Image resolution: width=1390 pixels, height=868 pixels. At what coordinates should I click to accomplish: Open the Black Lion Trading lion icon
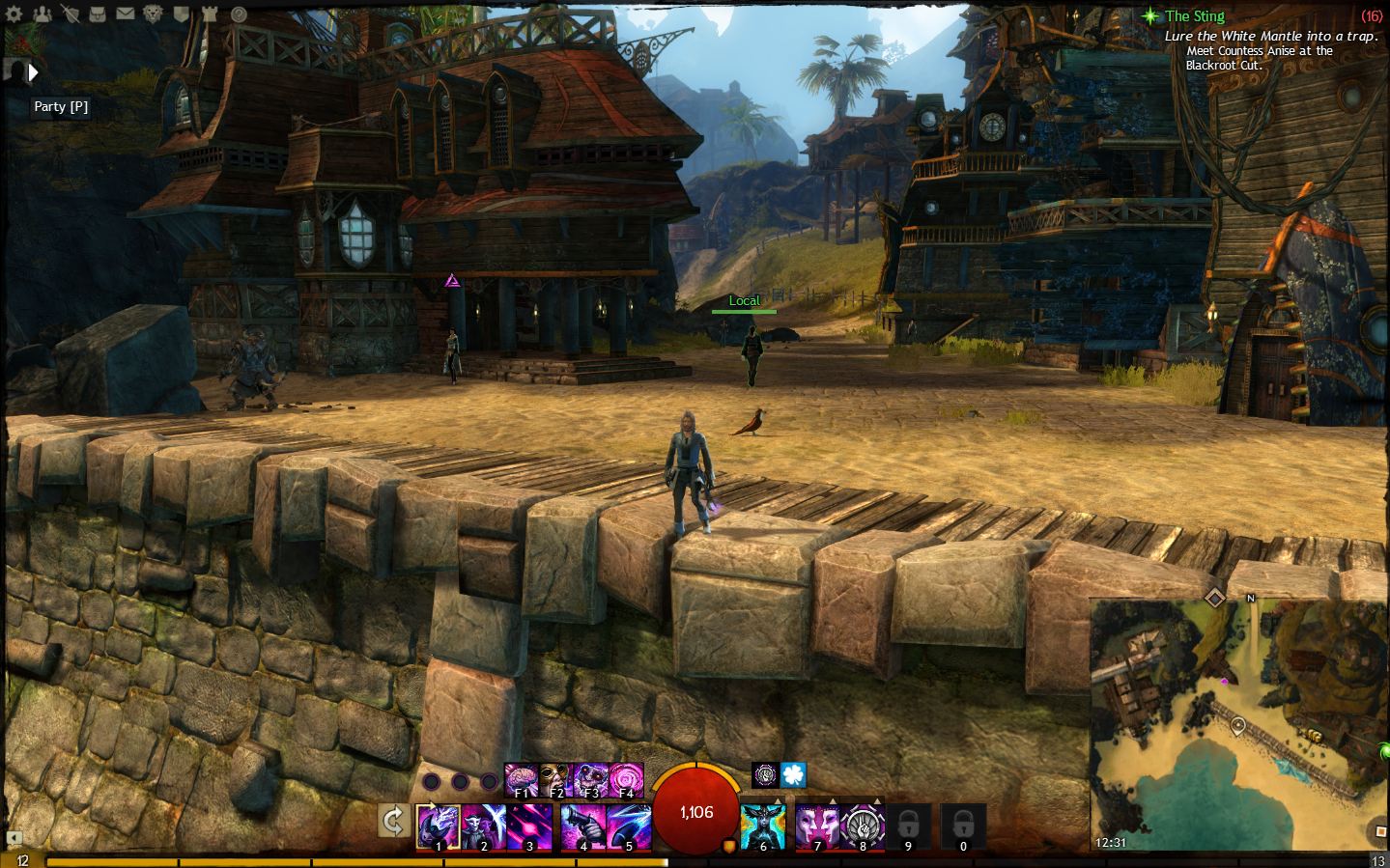[x=154, y=14]
